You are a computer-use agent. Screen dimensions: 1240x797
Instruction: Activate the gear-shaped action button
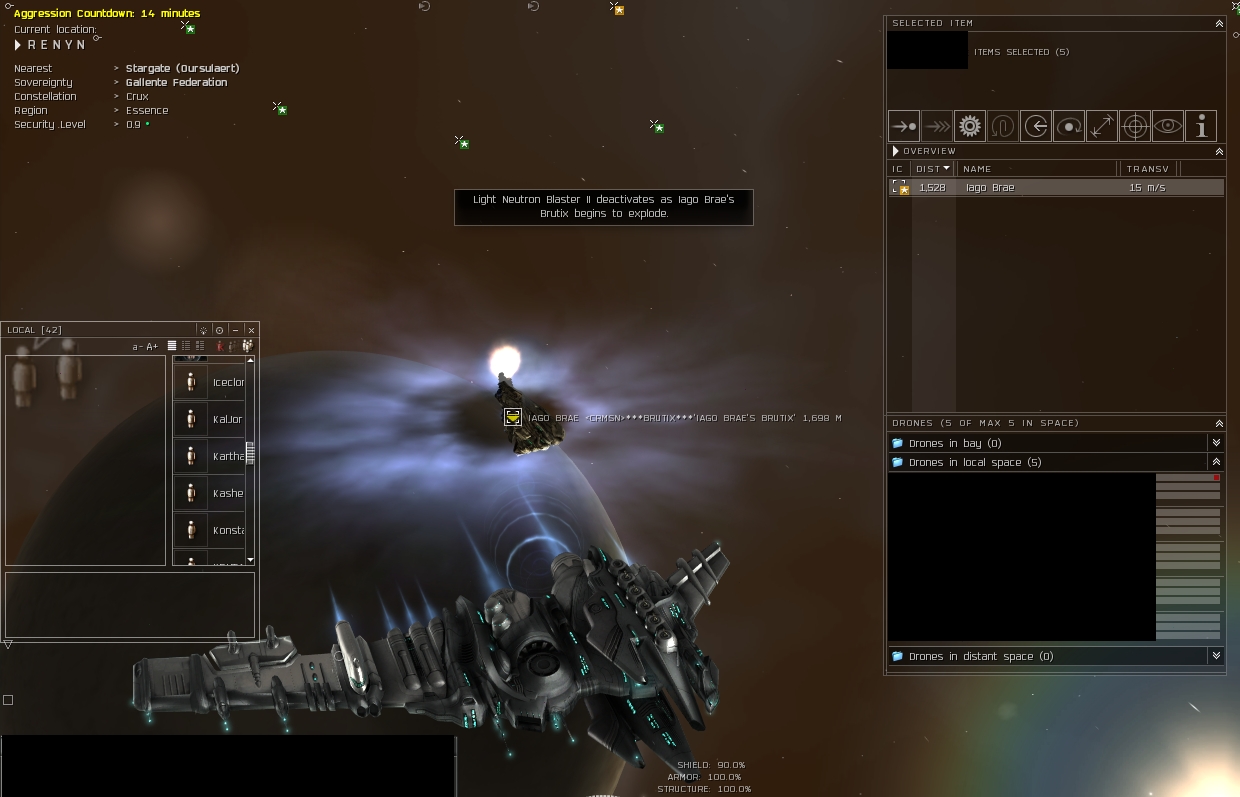click(969, 126)
